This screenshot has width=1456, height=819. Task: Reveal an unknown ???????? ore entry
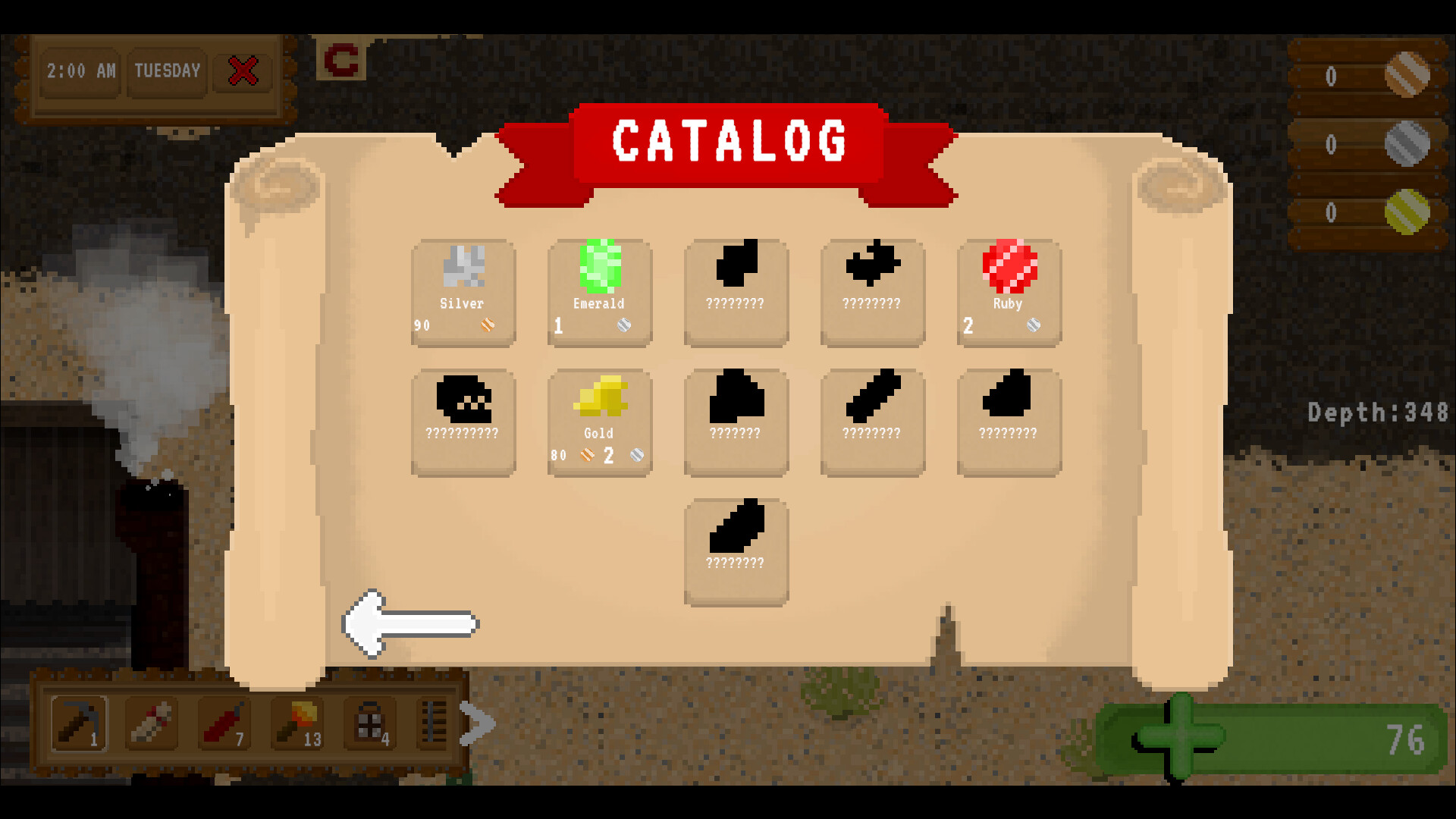click(736, 292)
